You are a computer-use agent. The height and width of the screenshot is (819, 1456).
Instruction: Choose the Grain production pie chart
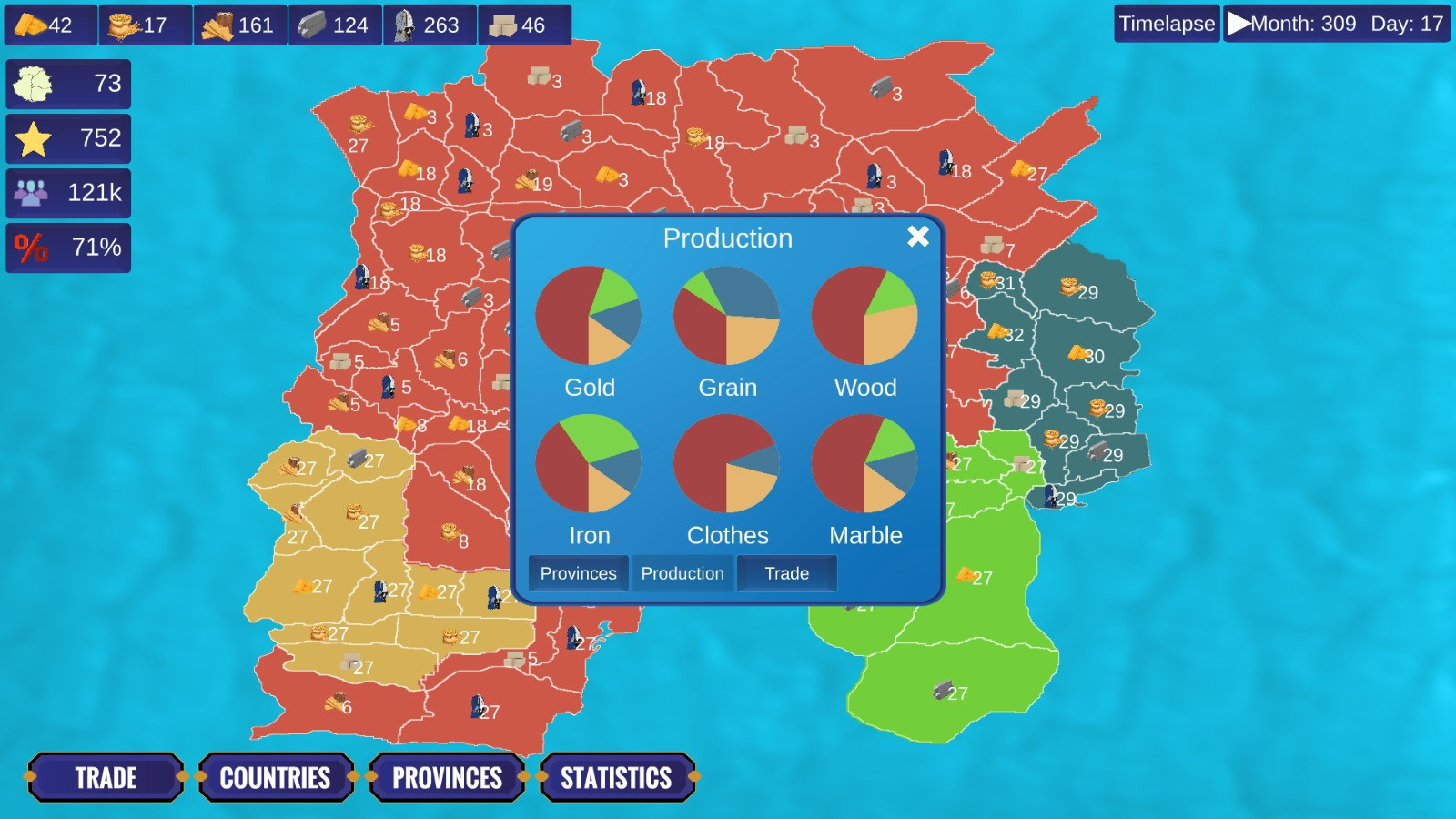pos(726,316)
